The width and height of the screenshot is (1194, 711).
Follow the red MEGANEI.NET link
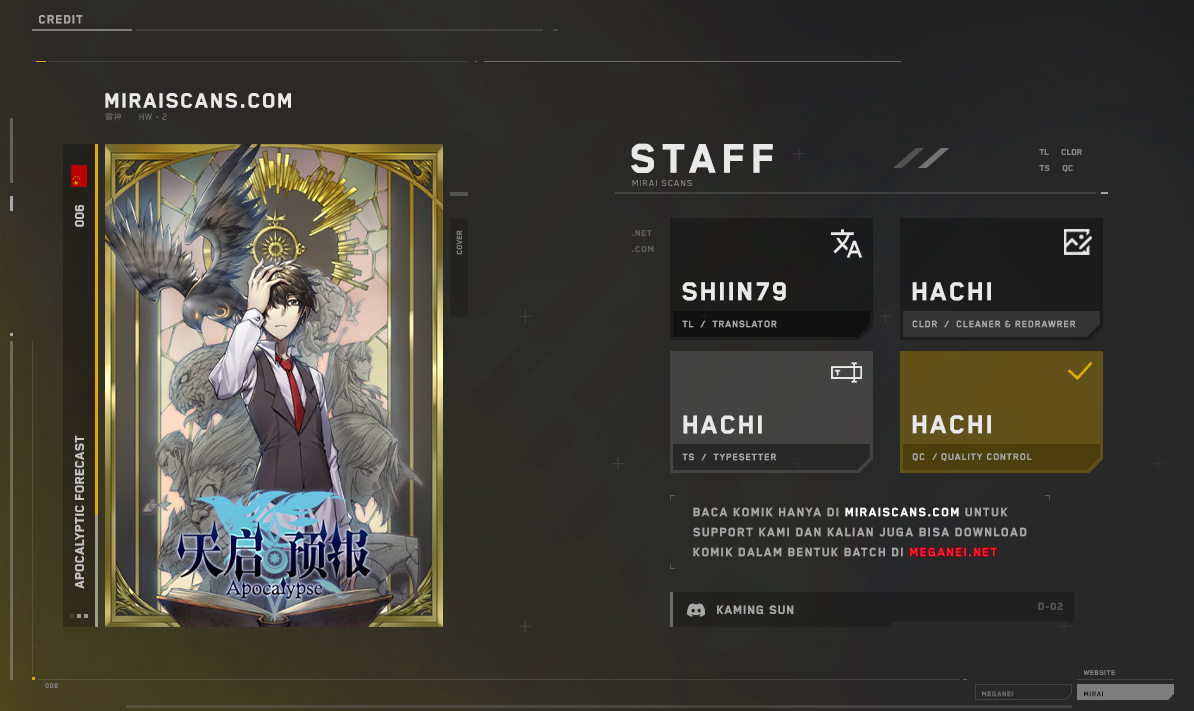[953, 552]
